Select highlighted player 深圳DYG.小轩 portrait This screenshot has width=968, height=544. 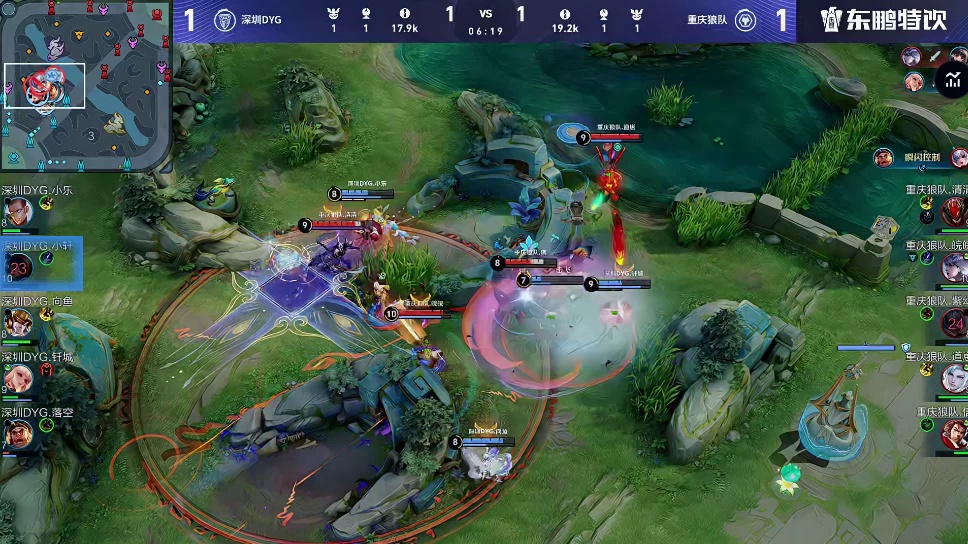click(x=20, y=267)
